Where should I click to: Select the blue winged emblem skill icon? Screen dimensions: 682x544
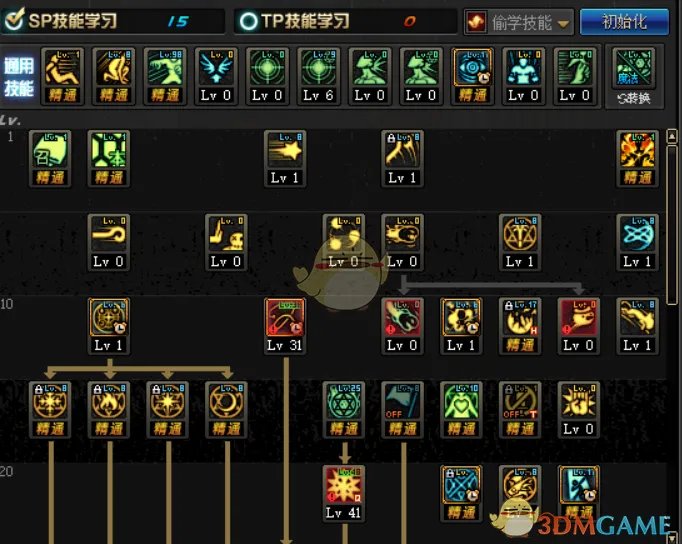pos(216,70)
